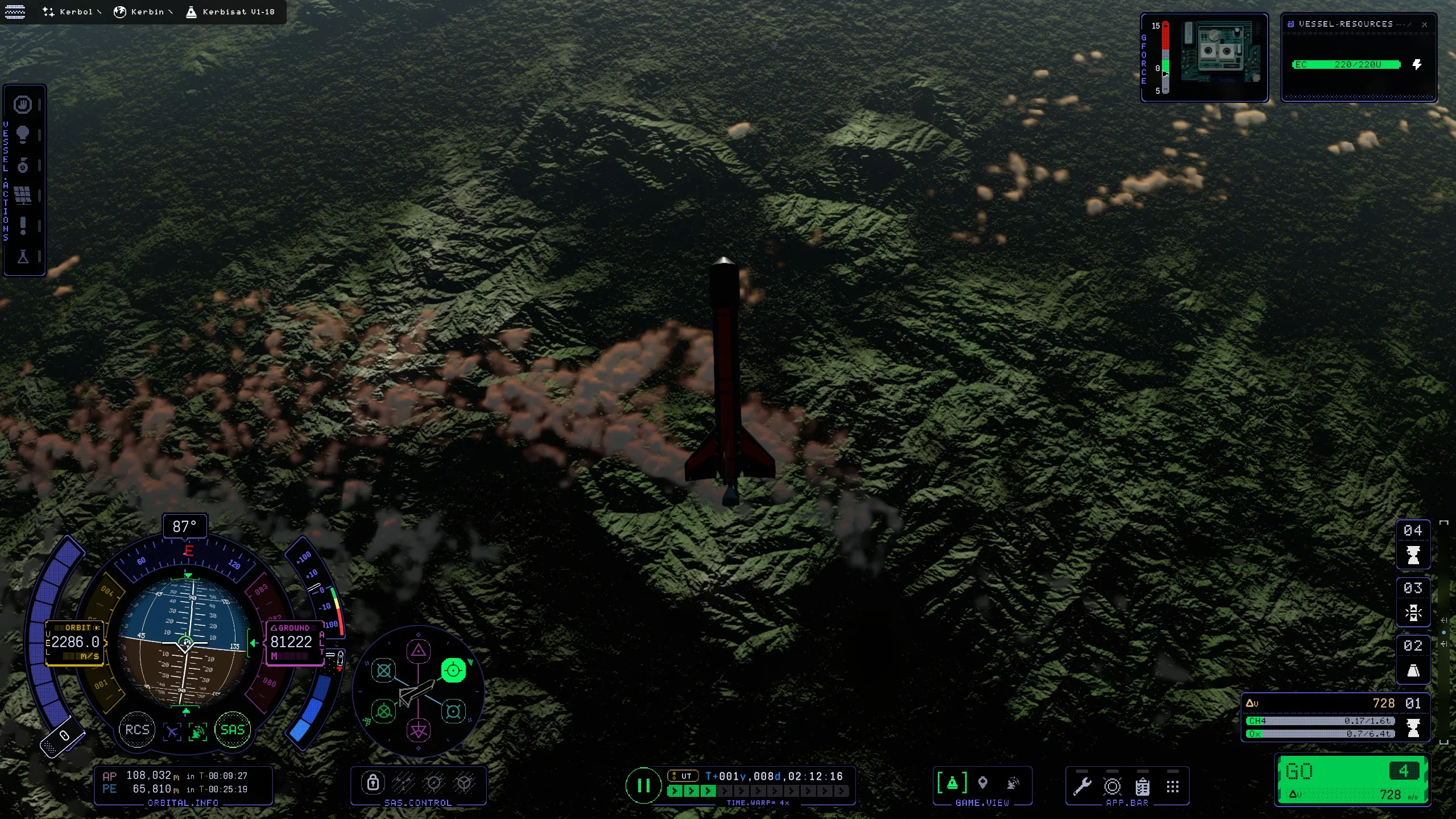Click the GROUND altitude mode readout
The height and width of the screenshot is (819, 1456).
click(x=292, y=642)
